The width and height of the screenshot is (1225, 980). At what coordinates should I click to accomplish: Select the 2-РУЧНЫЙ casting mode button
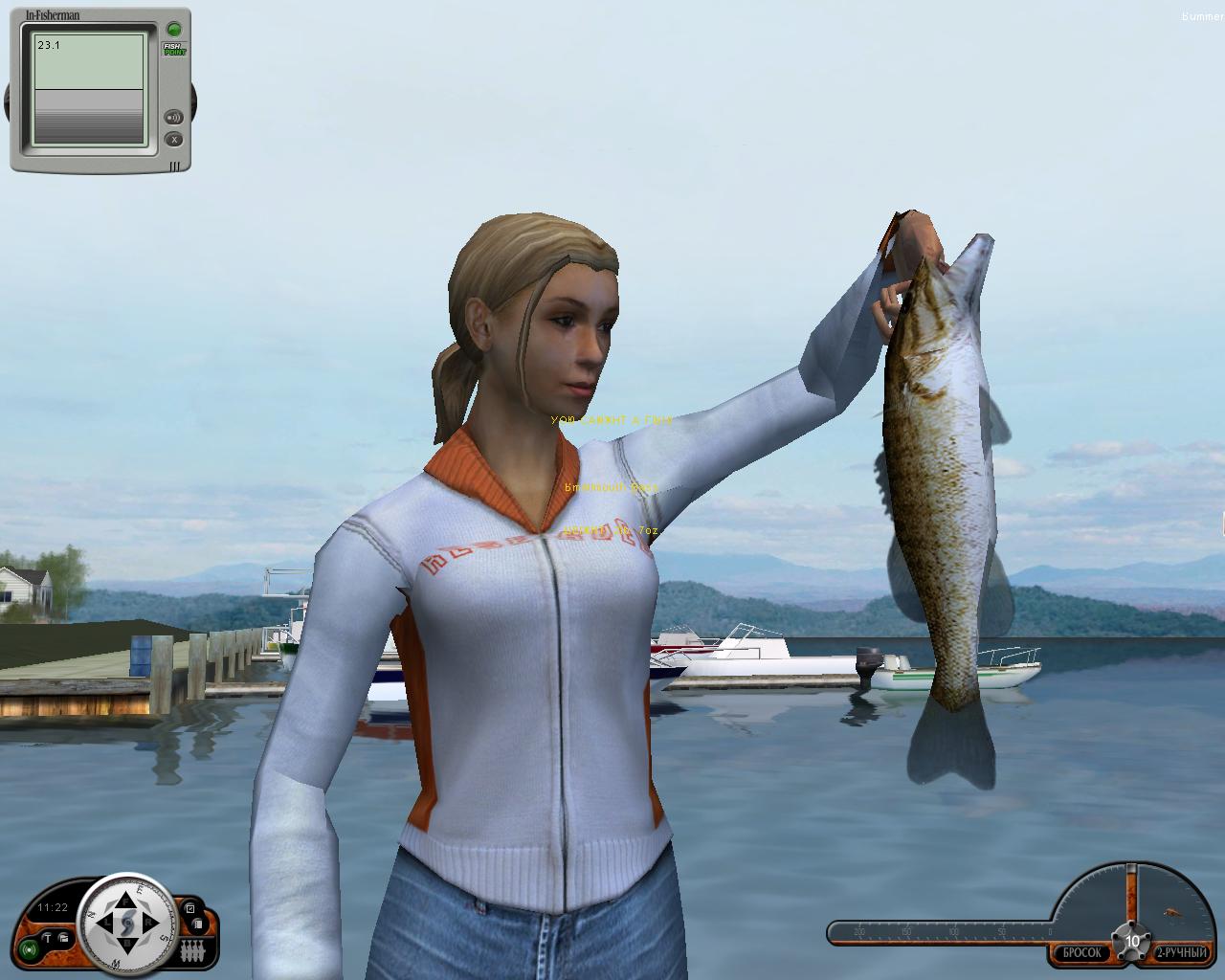[x=1180, y=953]
